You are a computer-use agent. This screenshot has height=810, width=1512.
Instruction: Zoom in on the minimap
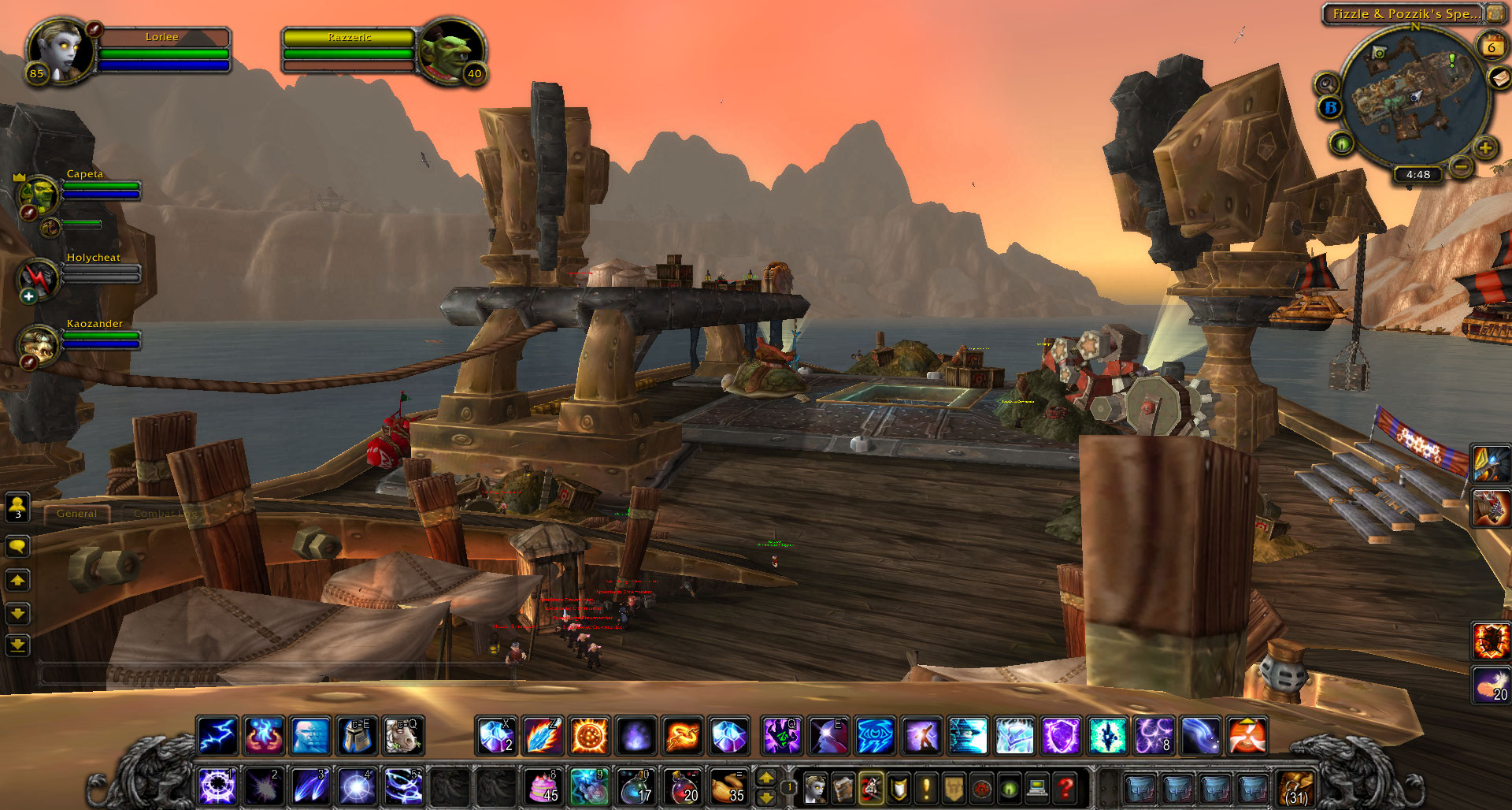(x=1485, y=147)
